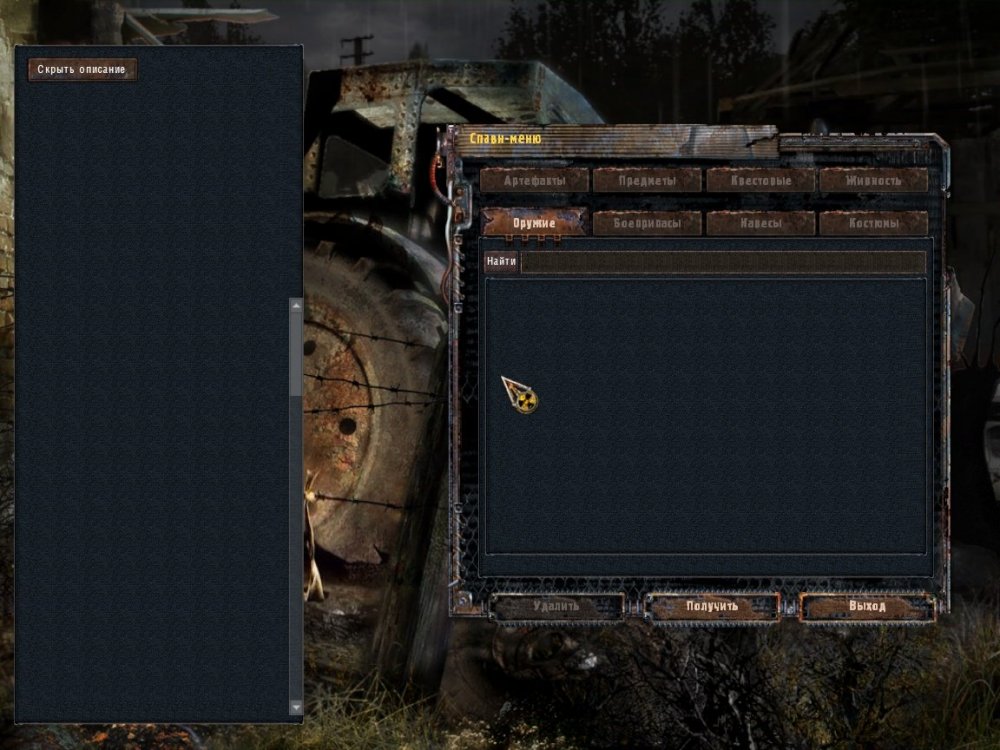Open the 'Навесы' tab
Image resolution: width=1000 pixels, height=750 pixels.
click(761, 223)
